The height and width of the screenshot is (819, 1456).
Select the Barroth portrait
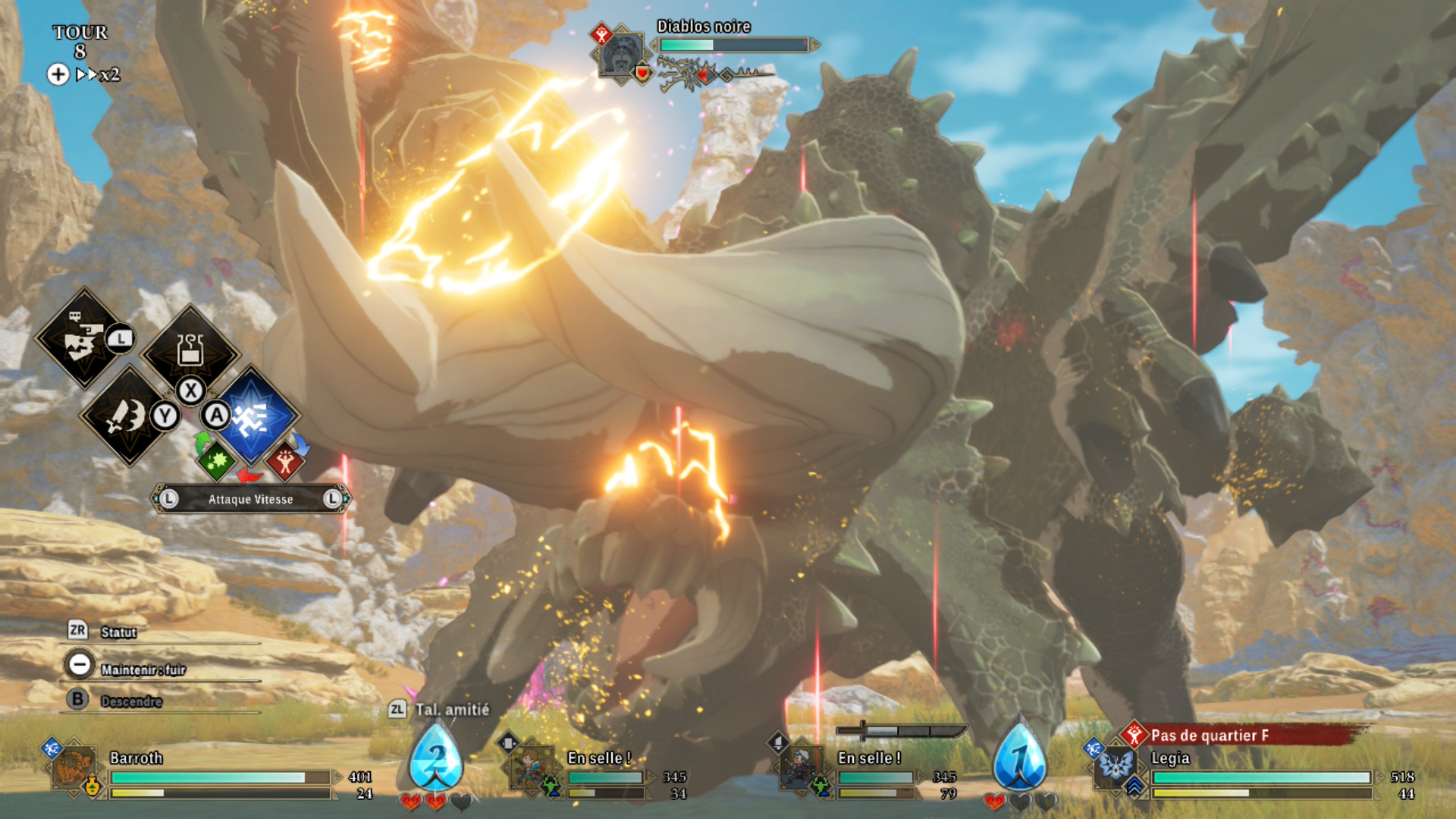pos(74,767)
